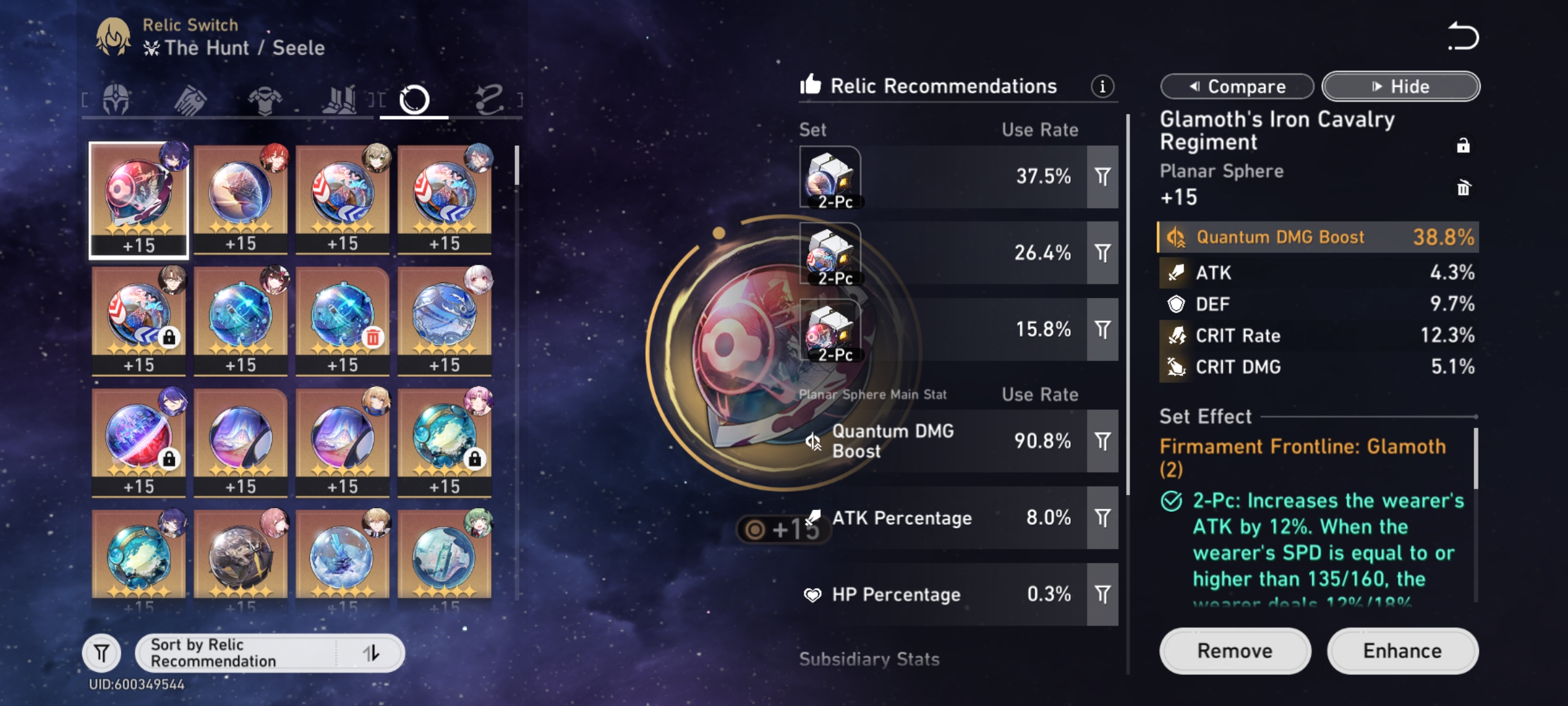
Task: Select the body armor slot icon
Action: [x=265, y=99]
